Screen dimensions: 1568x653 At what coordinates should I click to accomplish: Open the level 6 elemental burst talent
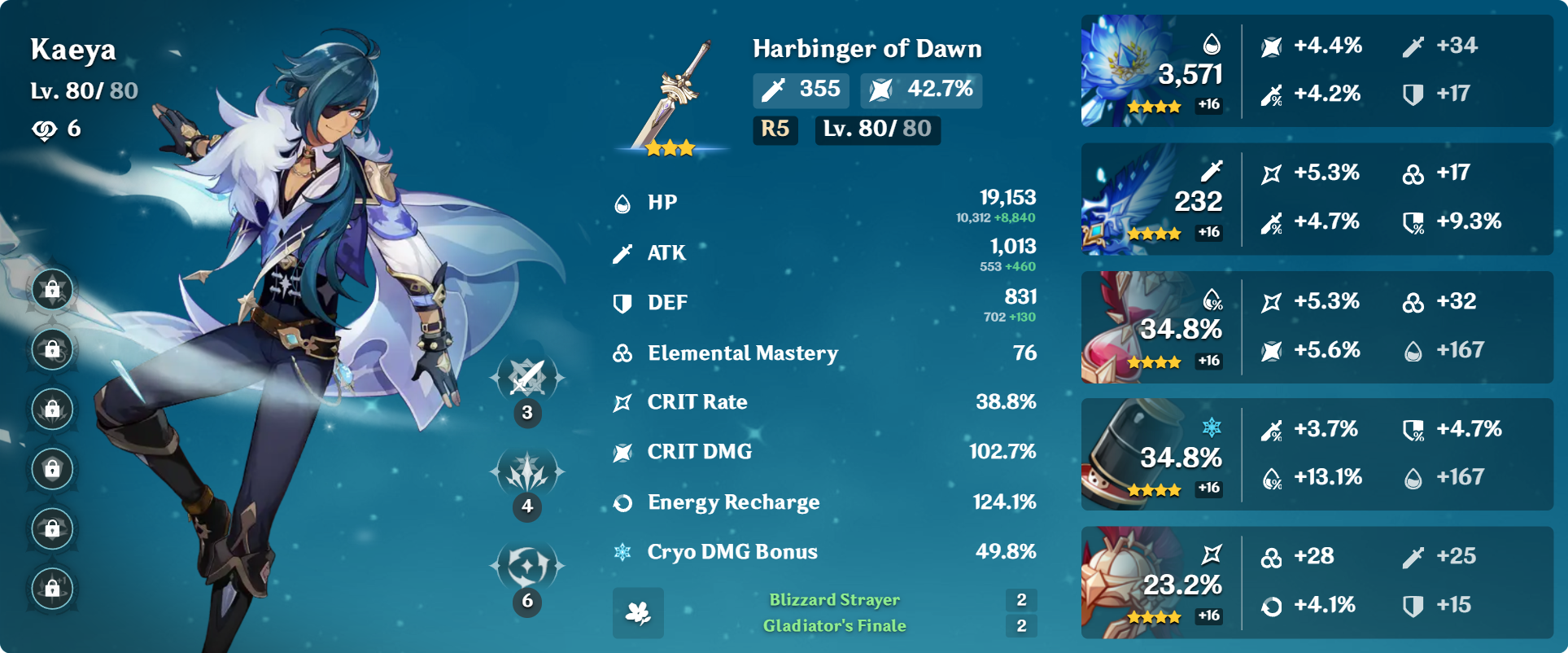[527, 565]
